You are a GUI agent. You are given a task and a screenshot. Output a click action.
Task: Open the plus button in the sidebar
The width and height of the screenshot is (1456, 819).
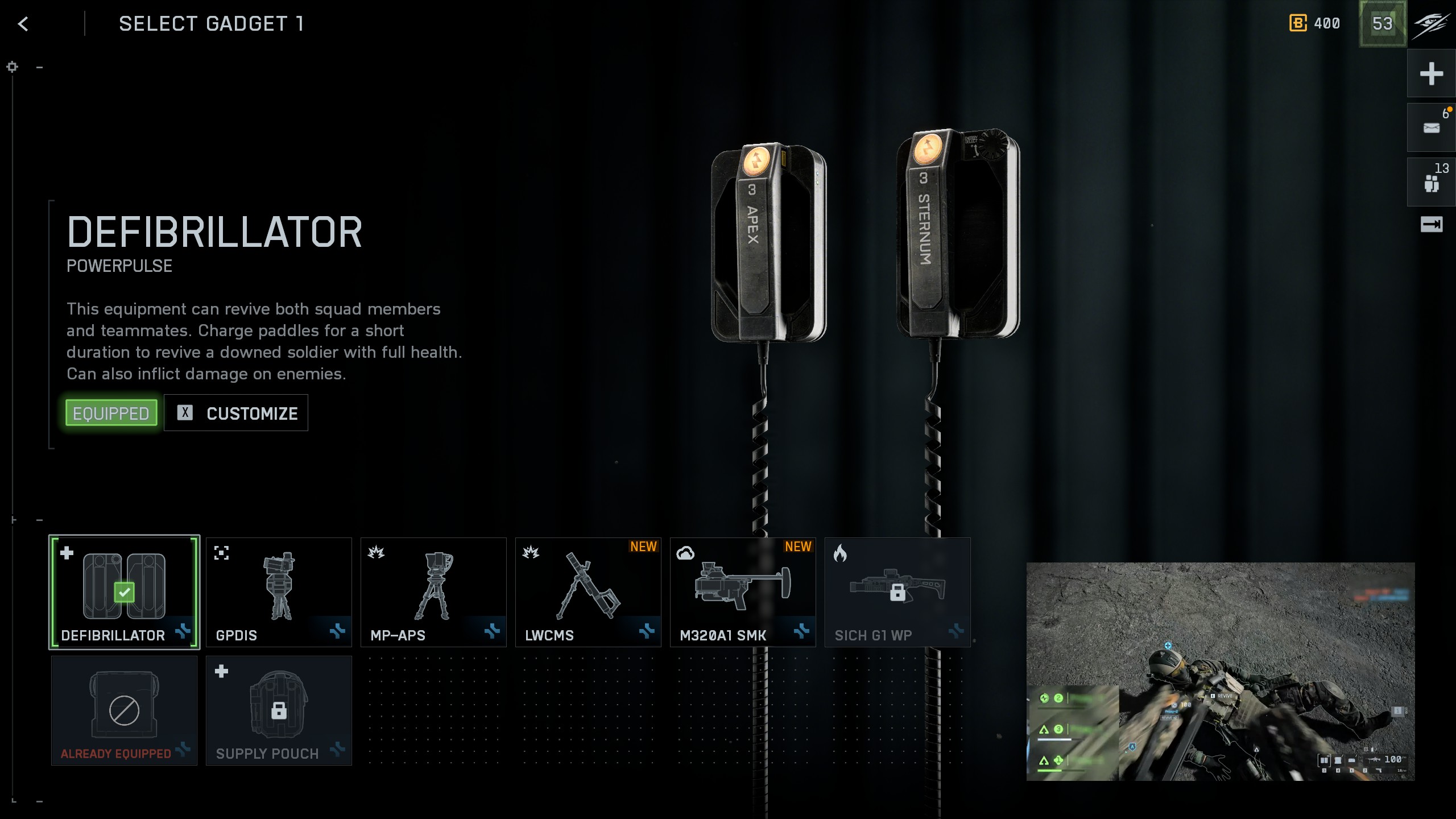tap(1431, 74)
